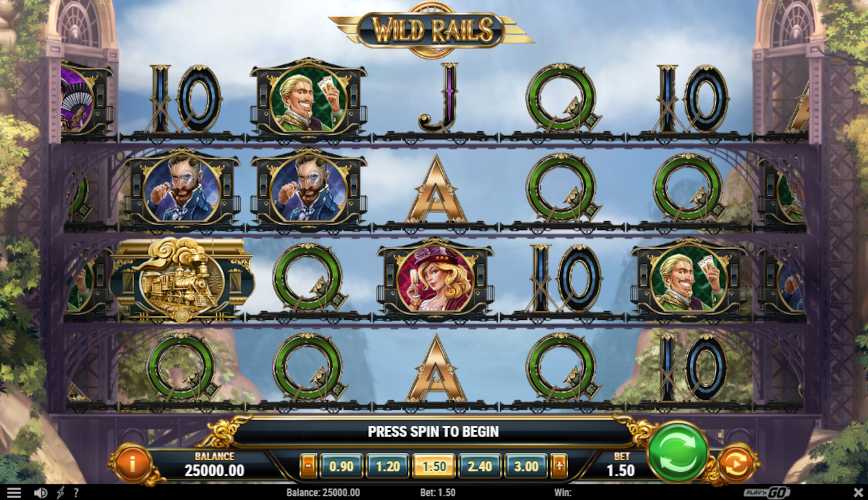This screenshot has width=868, height=500.
Task: Spin the reels with the green button
Action: 677,452
